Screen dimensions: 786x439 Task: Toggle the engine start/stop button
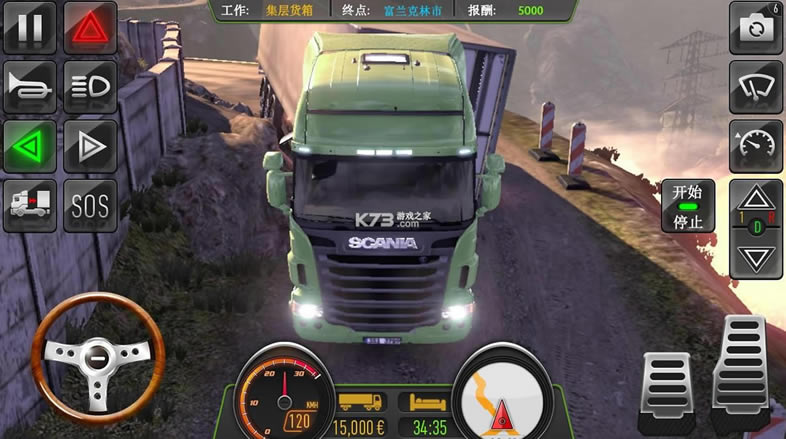[x=688, y=206]
